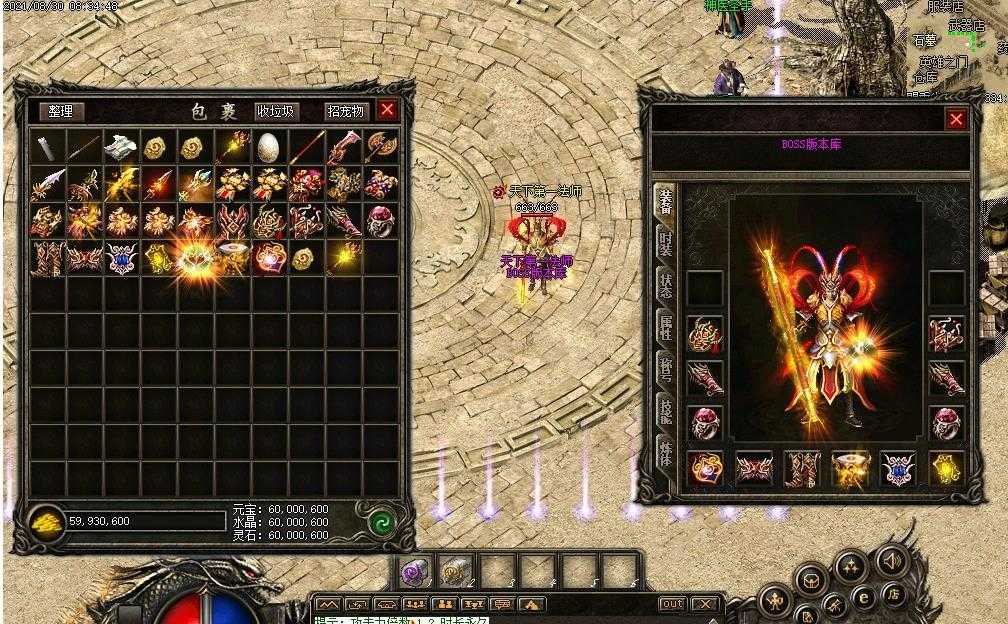Click the gold ingot pile icon
The width and height of the screenshot is (1008, 624).
point(46,520)
